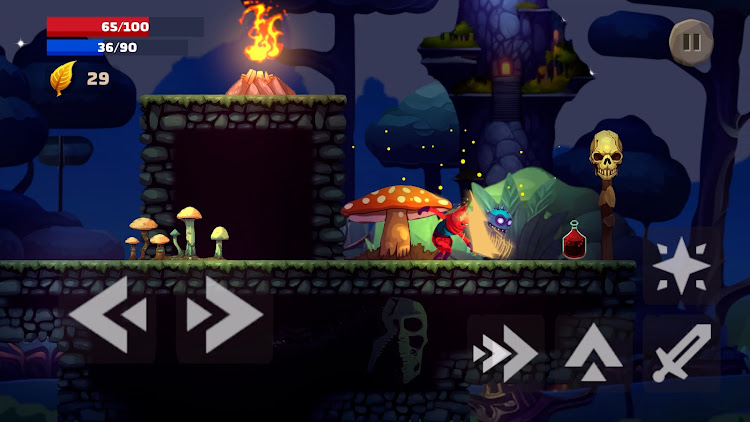Tap the move left arrow

(107, 314)
